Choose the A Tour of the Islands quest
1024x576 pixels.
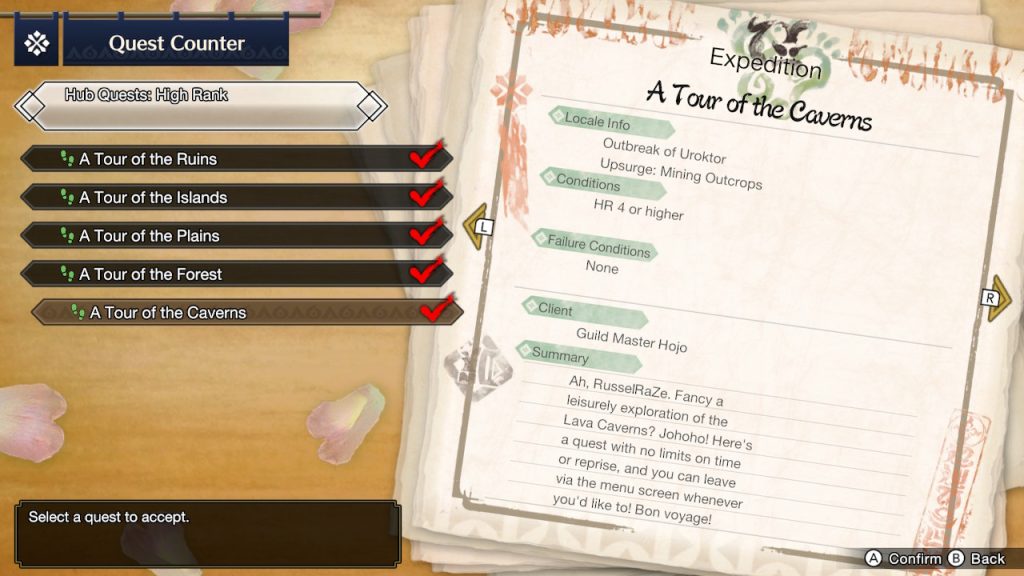(x=236, y=197)
